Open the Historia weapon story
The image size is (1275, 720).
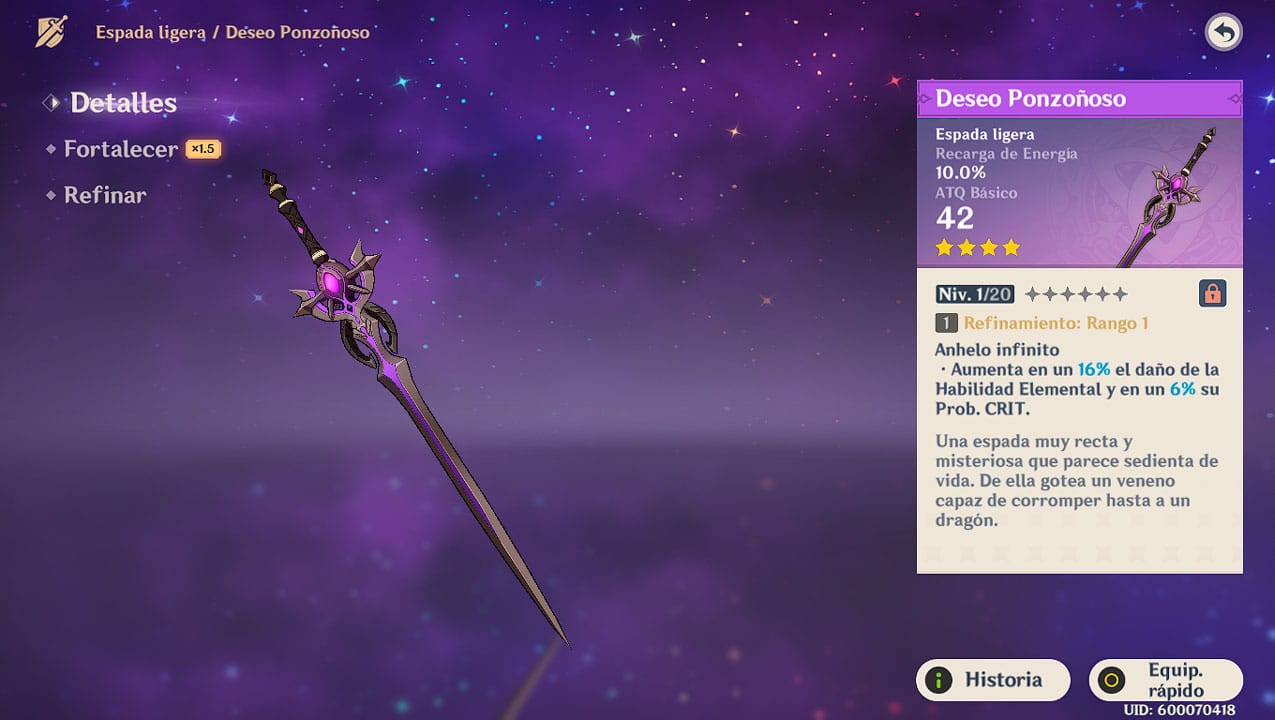(992, 680)
